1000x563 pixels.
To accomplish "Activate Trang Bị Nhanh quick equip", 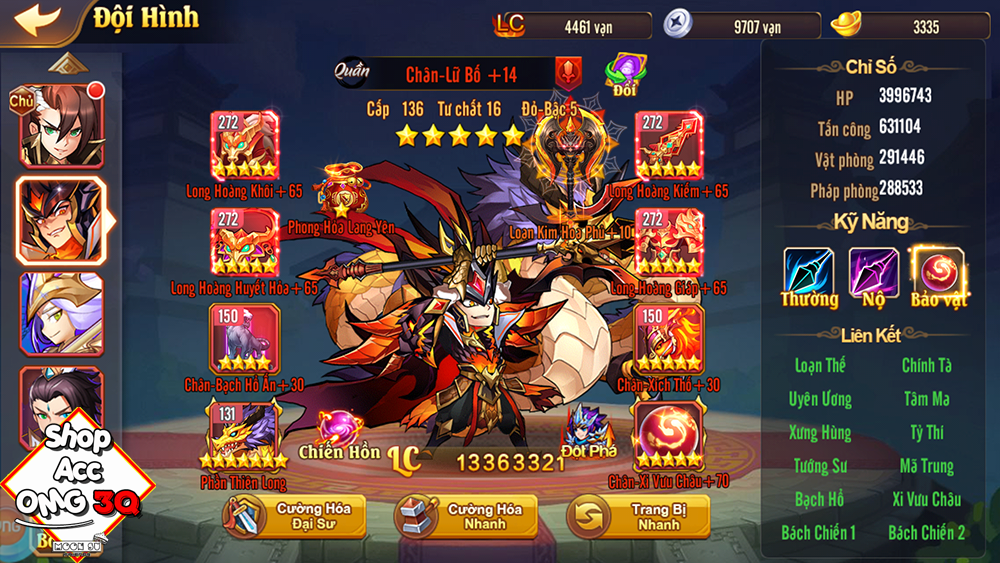I will (x=638, y=517).
